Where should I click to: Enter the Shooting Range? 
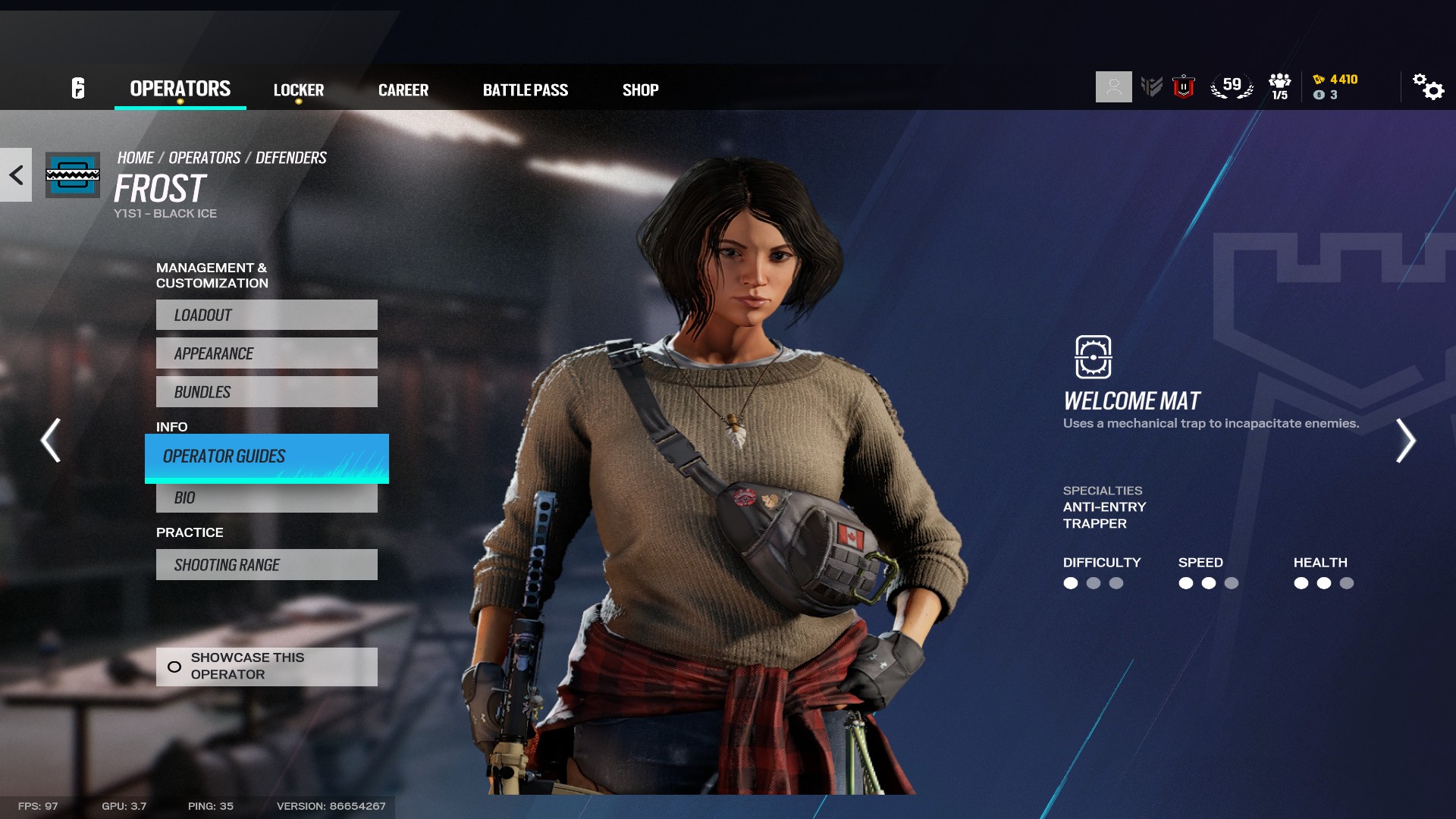coord(266,565)
